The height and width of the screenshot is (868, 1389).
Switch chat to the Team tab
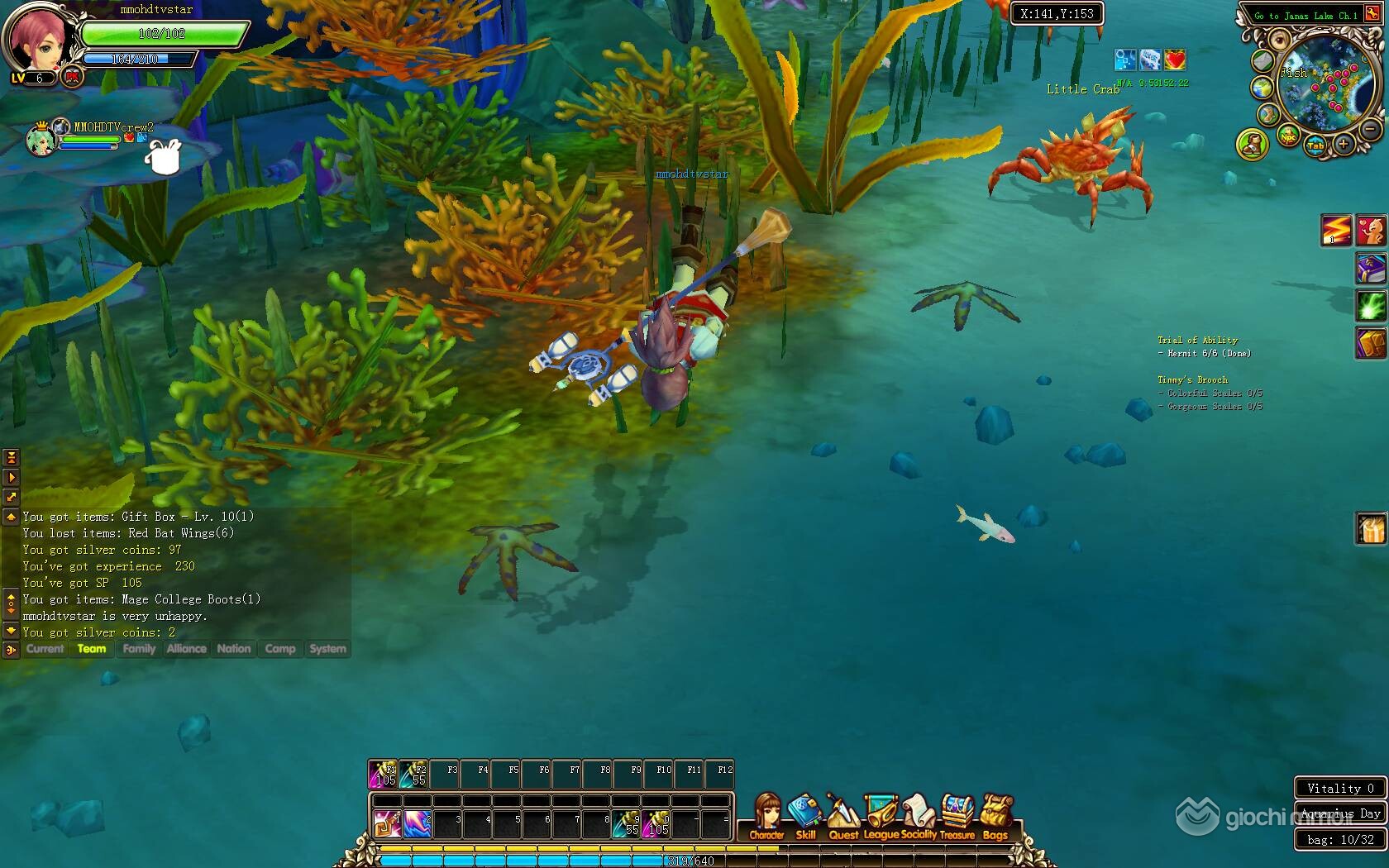tap(92, 649)
